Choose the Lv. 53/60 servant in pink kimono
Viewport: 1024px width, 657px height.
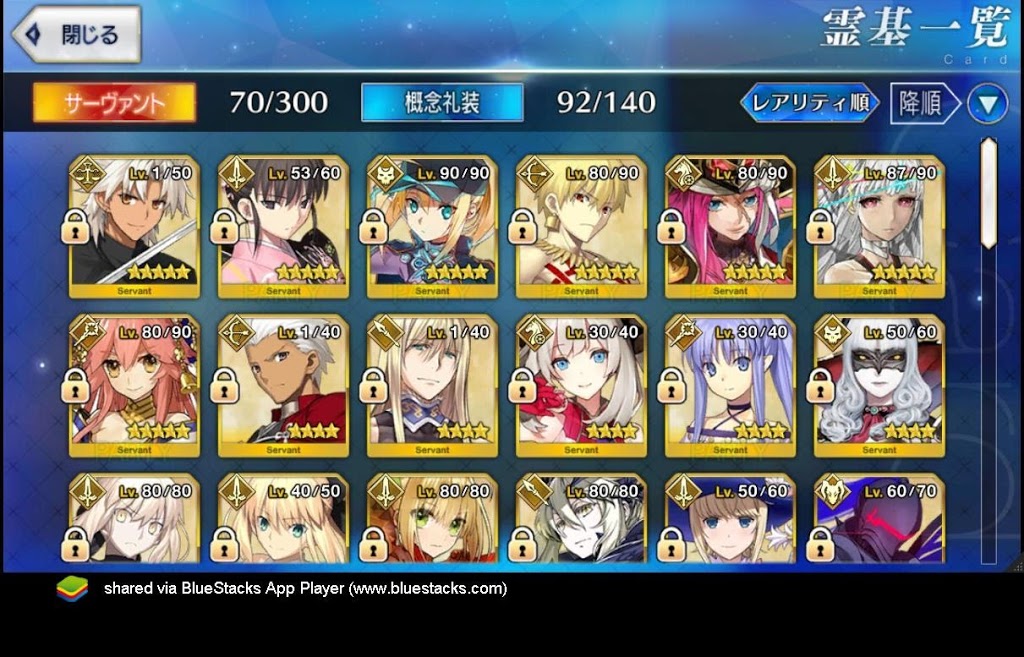pos(284,227)
